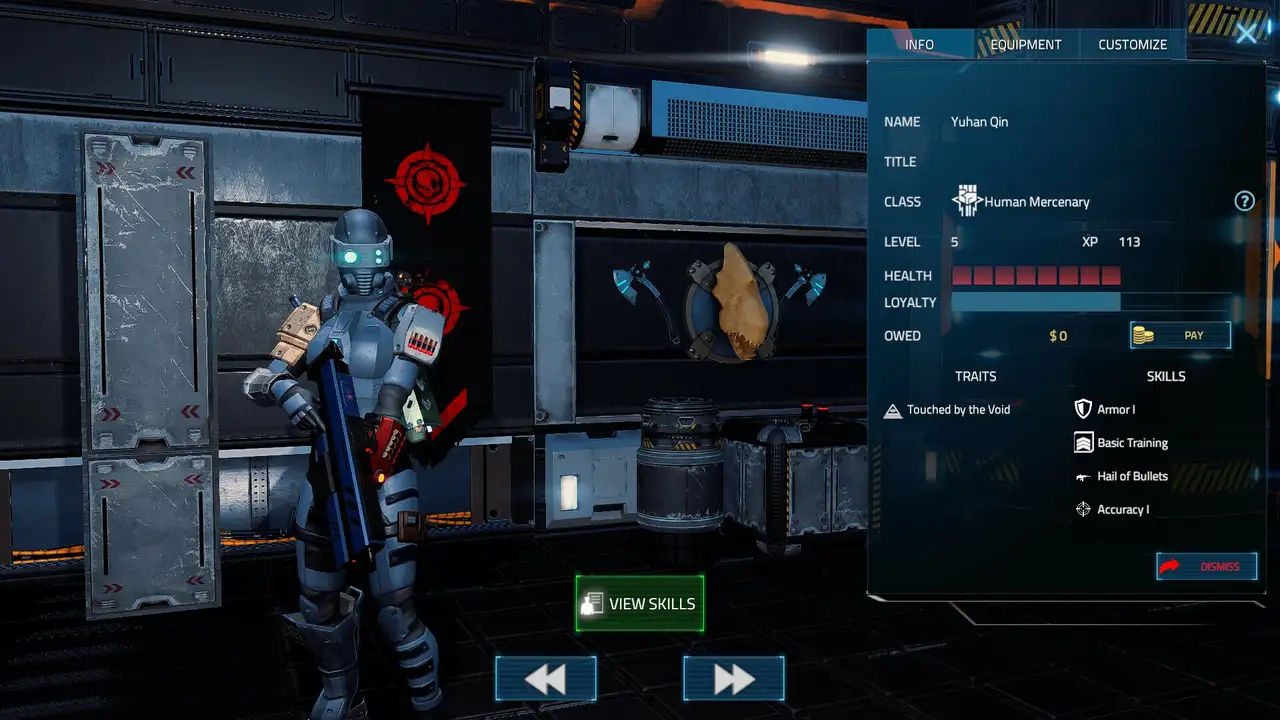Dismiss Yuhan Qin from the crew
1280x720 pixels.
tap(1206, 566)
